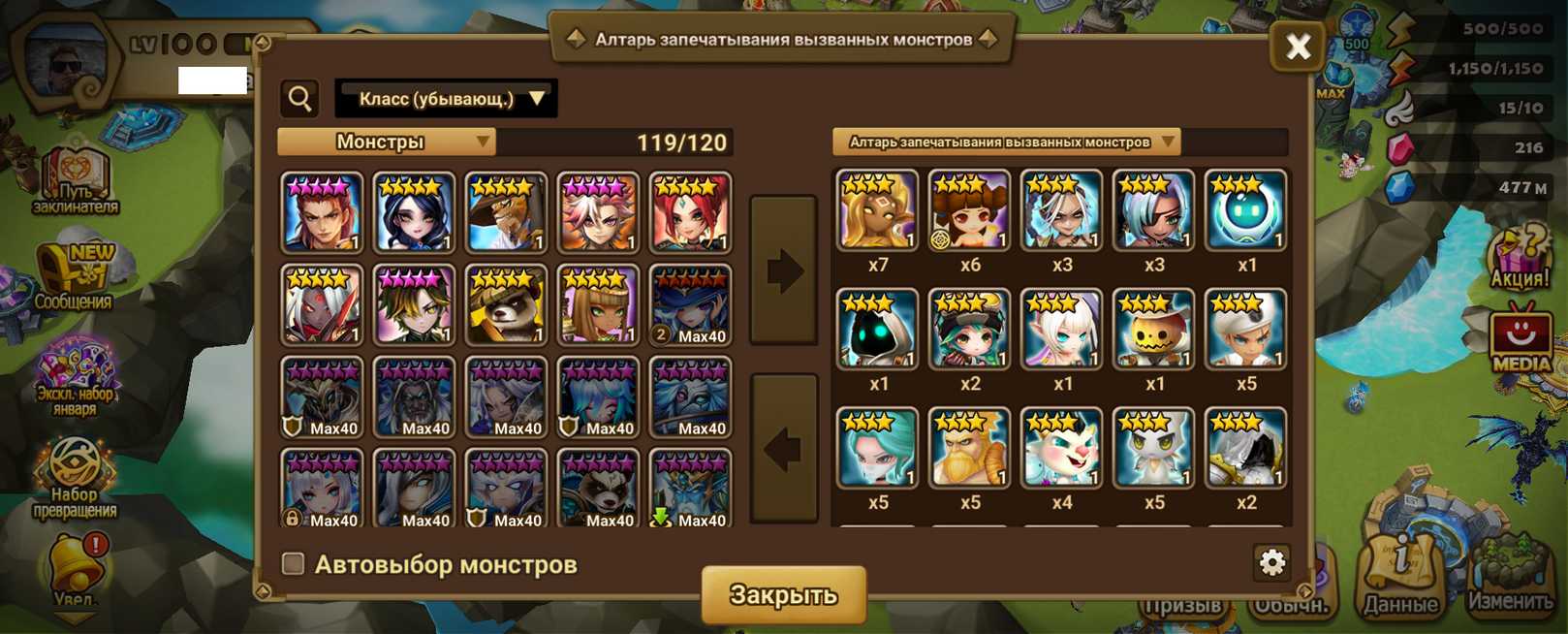The height and width of the screenshot is (634, 1568).
Task: Open the Путь заклинателя menu
Action: (x=75, y=179)
